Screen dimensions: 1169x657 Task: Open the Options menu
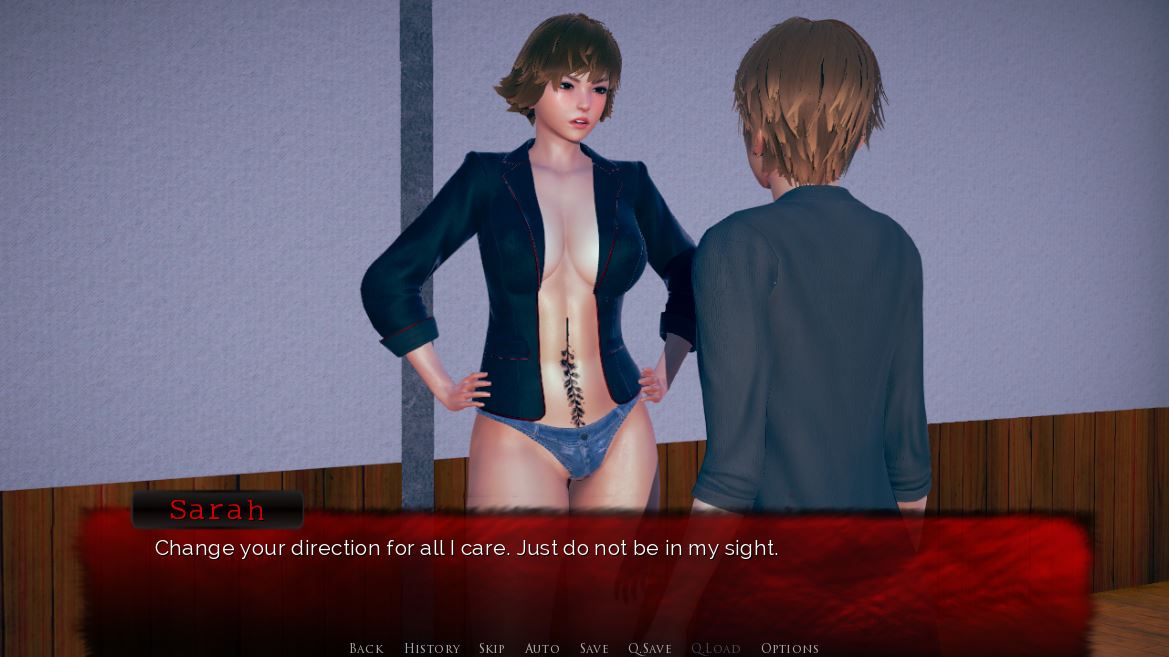pyautogui.click(x=790, y=648)
